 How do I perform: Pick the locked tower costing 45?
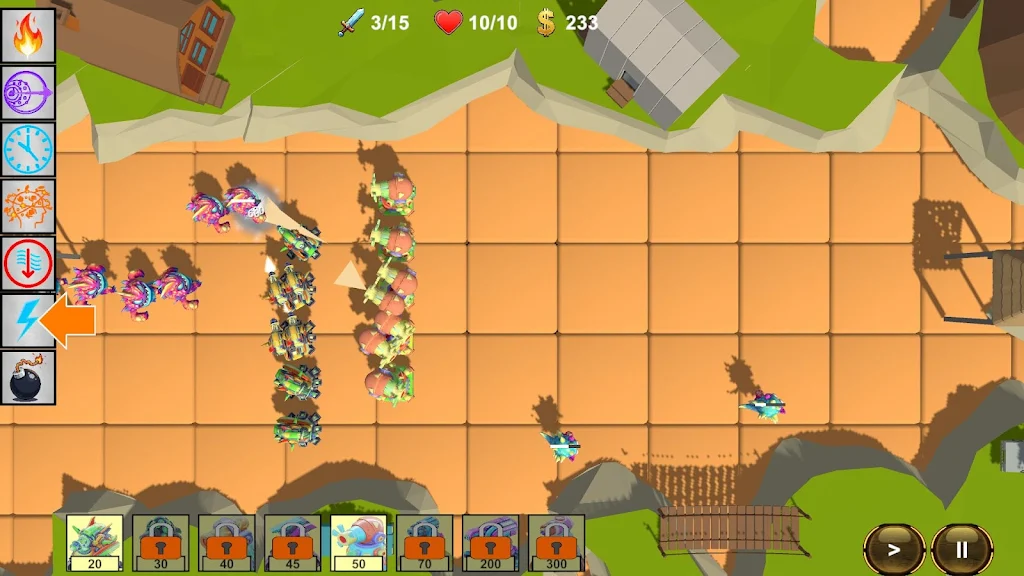293,542
